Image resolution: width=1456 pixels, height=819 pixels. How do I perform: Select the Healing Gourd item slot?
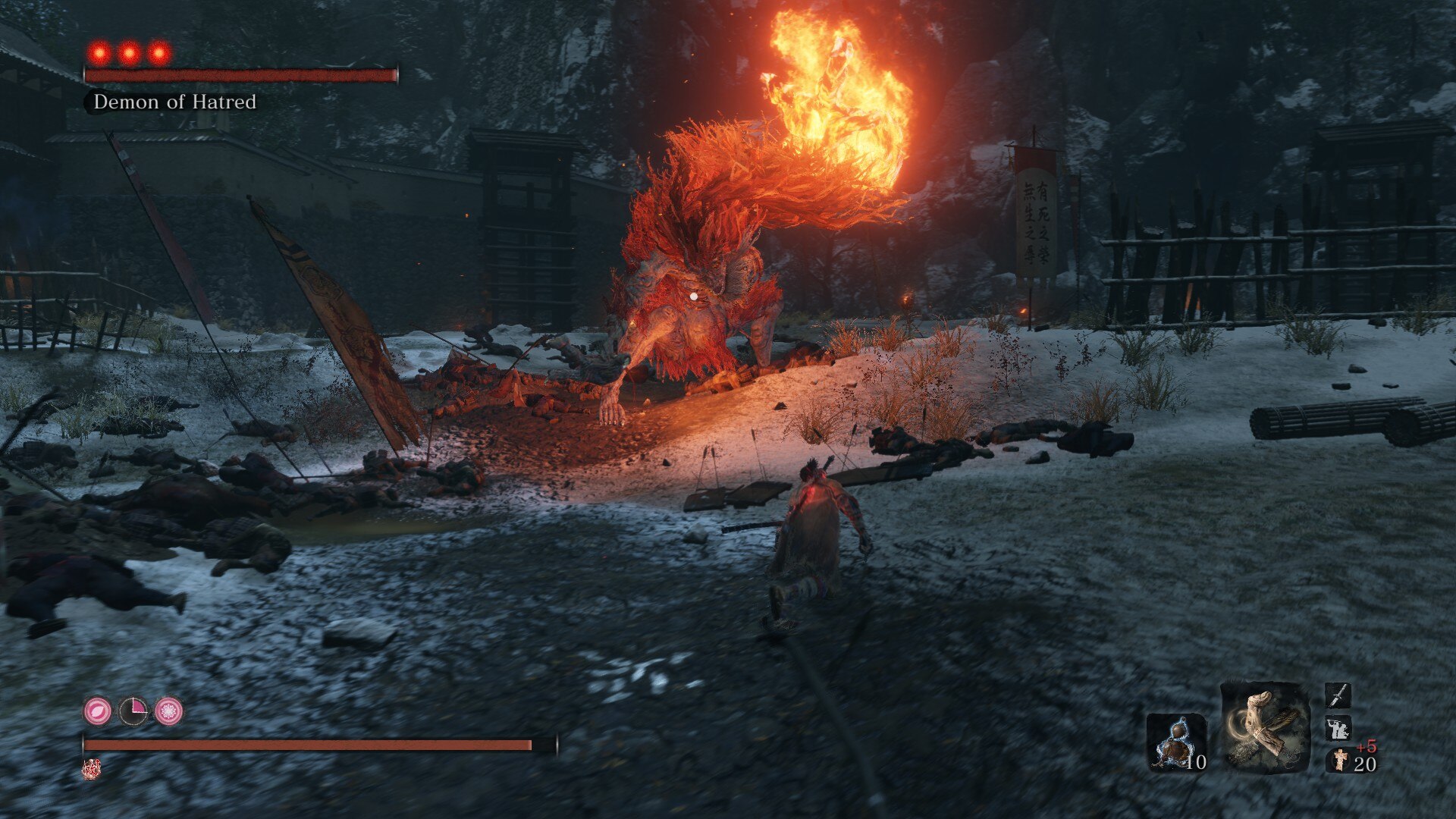(1175, 742)
